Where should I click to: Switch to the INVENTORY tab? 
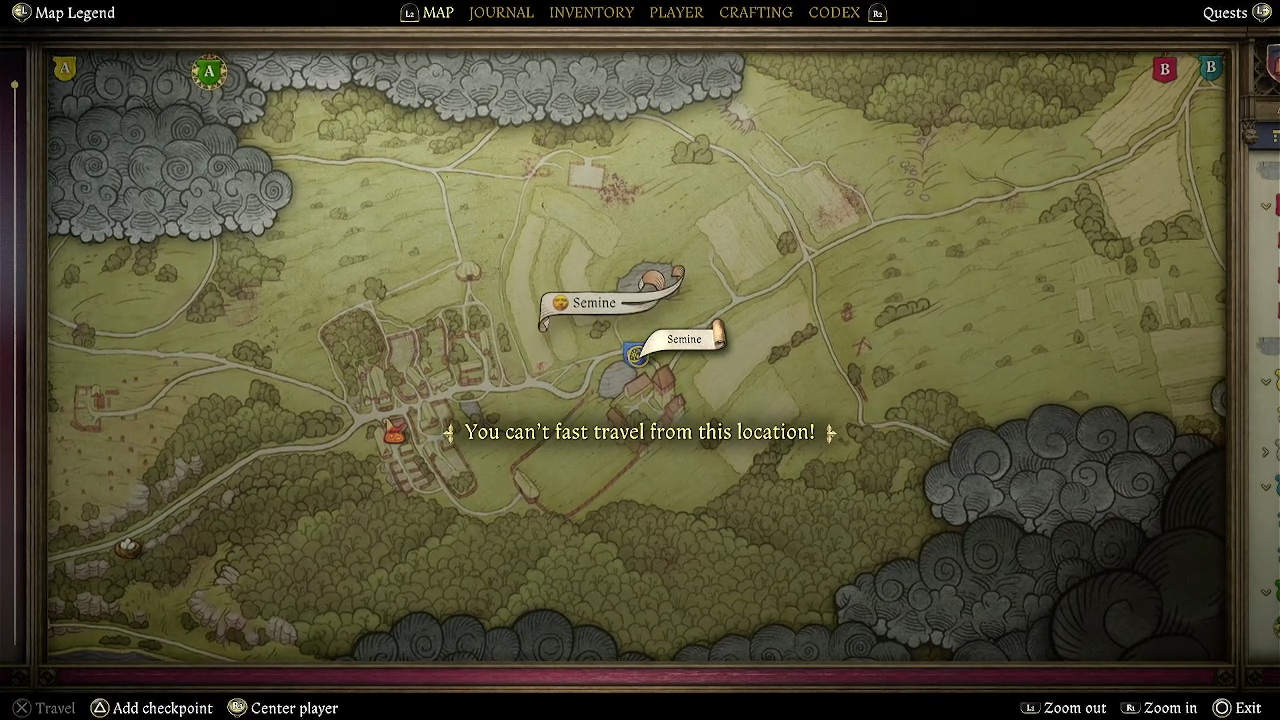point(591,12)
